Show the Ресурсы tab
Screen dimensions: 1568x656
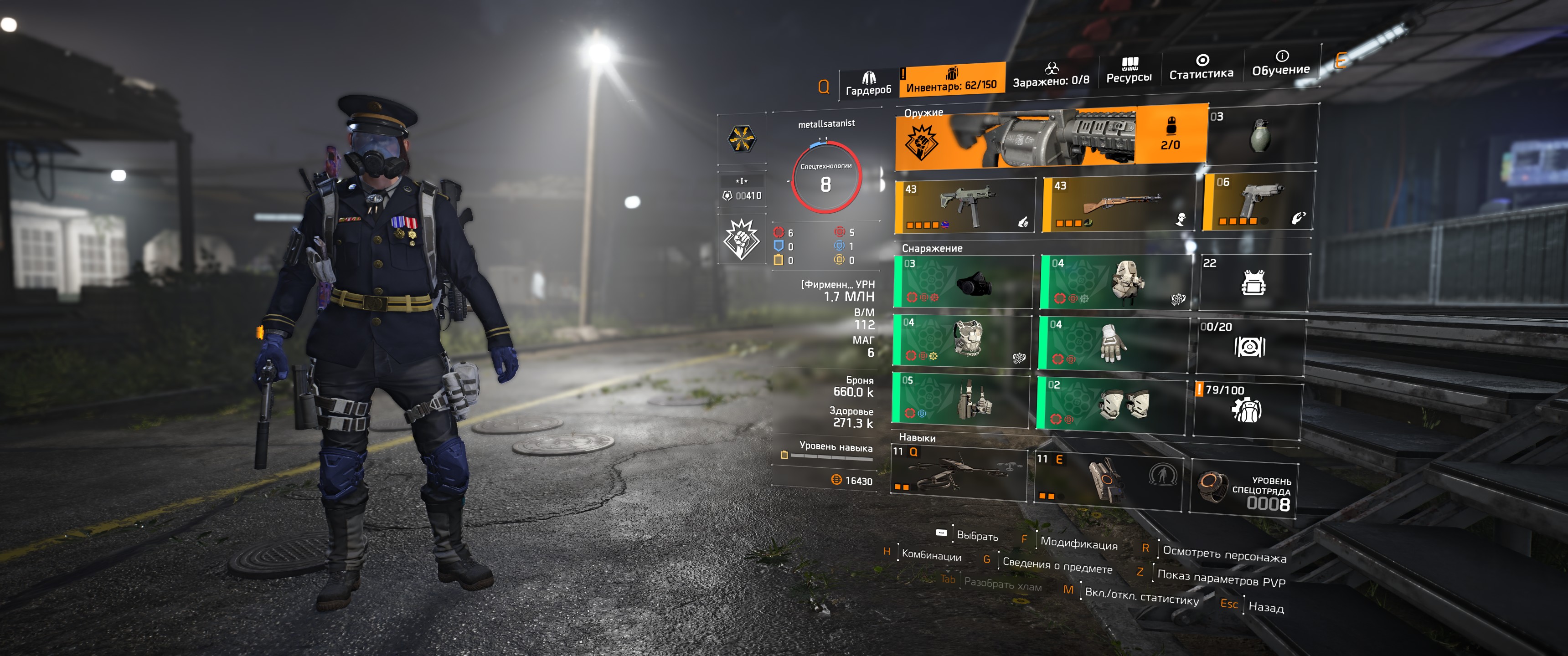(1129, 71)
